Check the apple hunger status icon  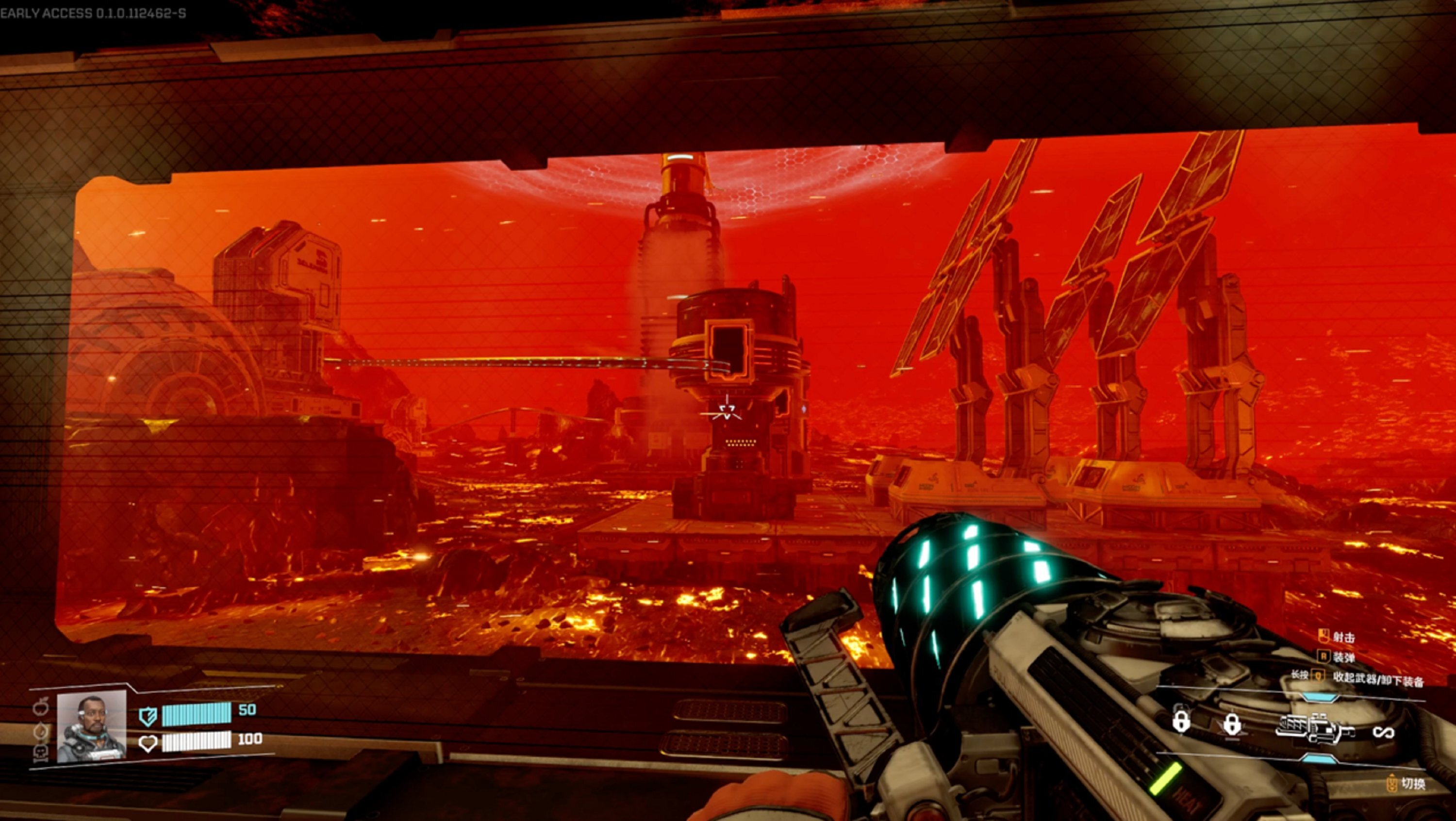[x=41, y=707]
